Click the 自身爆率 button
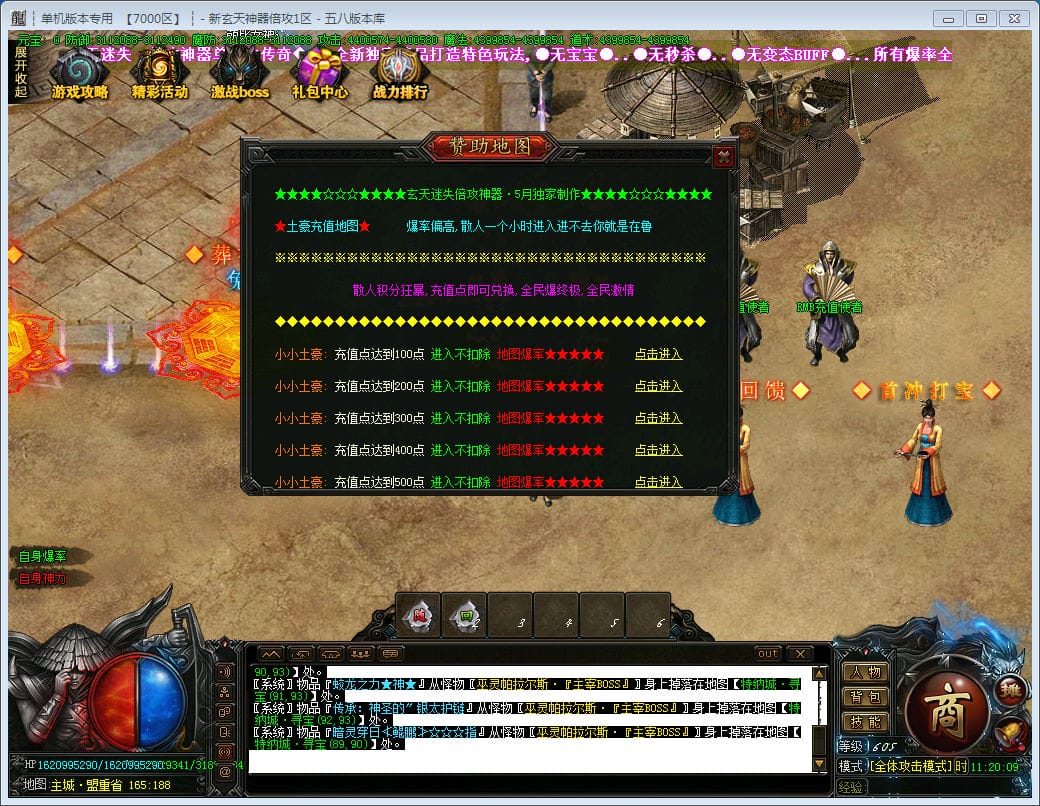Screen dimensions: 1040x806 click(43, 556)
